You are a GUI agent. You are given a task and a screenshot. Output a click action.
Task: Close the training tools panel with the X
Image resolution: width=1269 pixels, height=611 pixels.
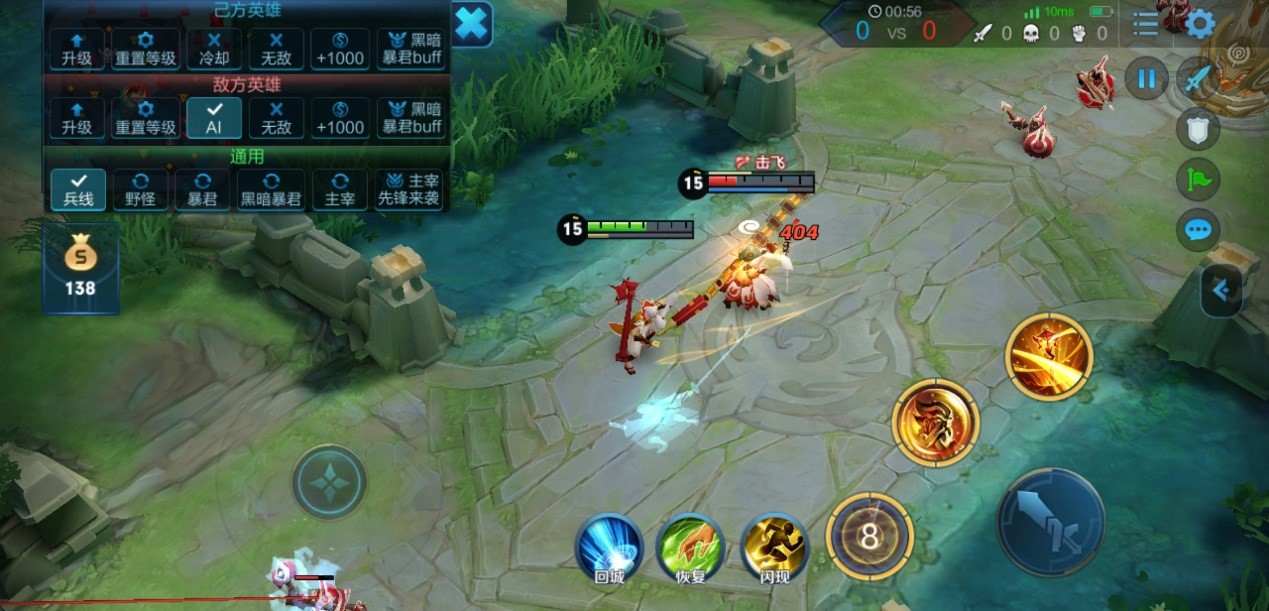tap(472, 23)
